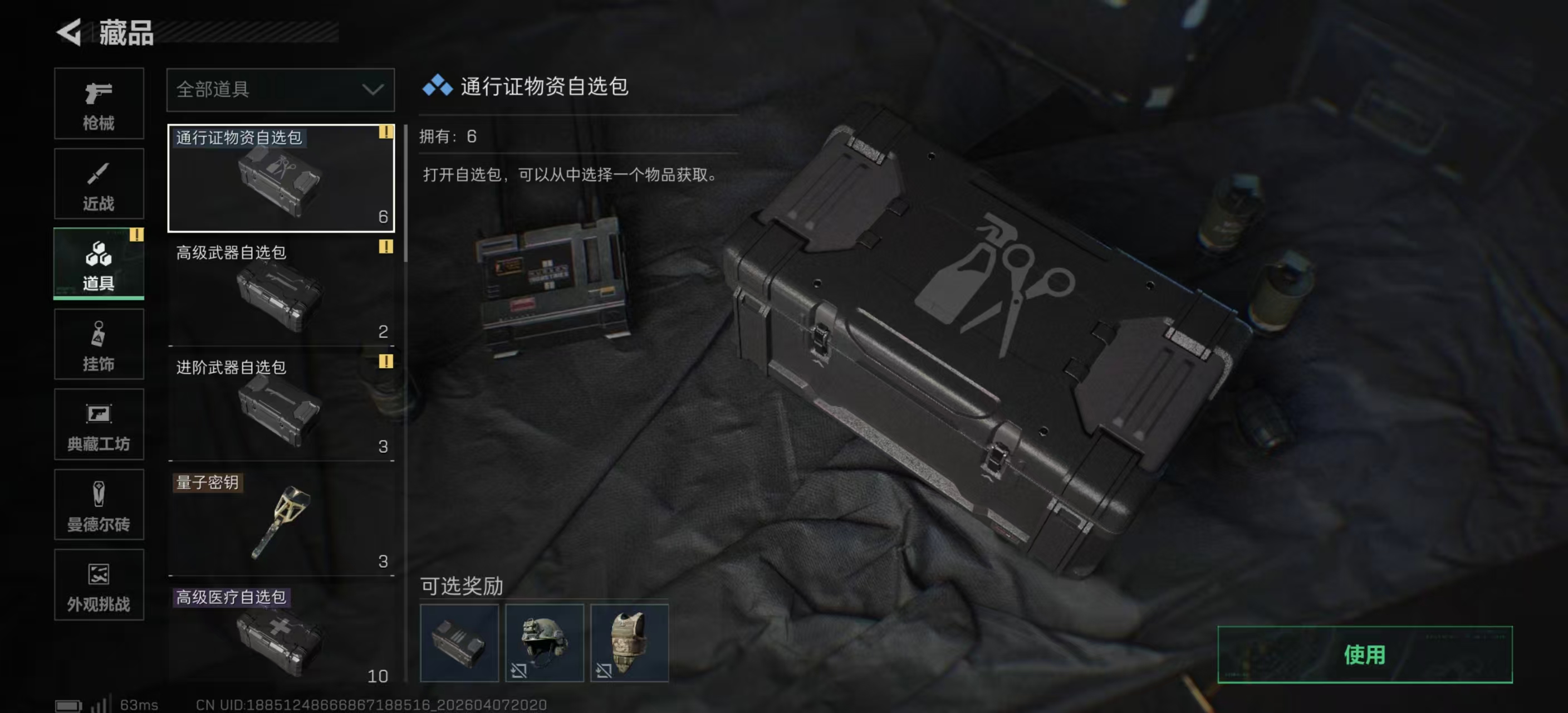
Task: Select the 近战 melee category icon
Action: [99, 184]
